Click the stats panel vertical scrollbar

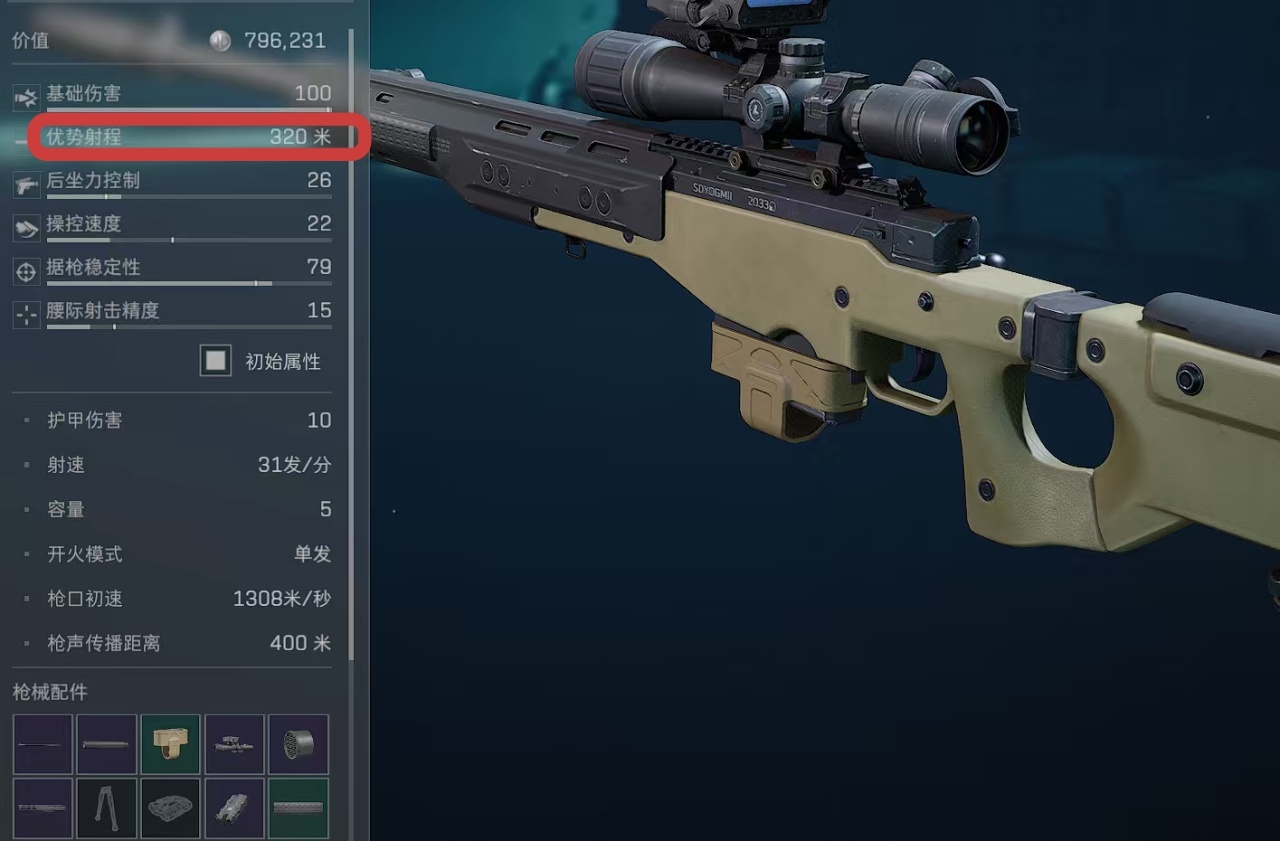coord(351,340)
